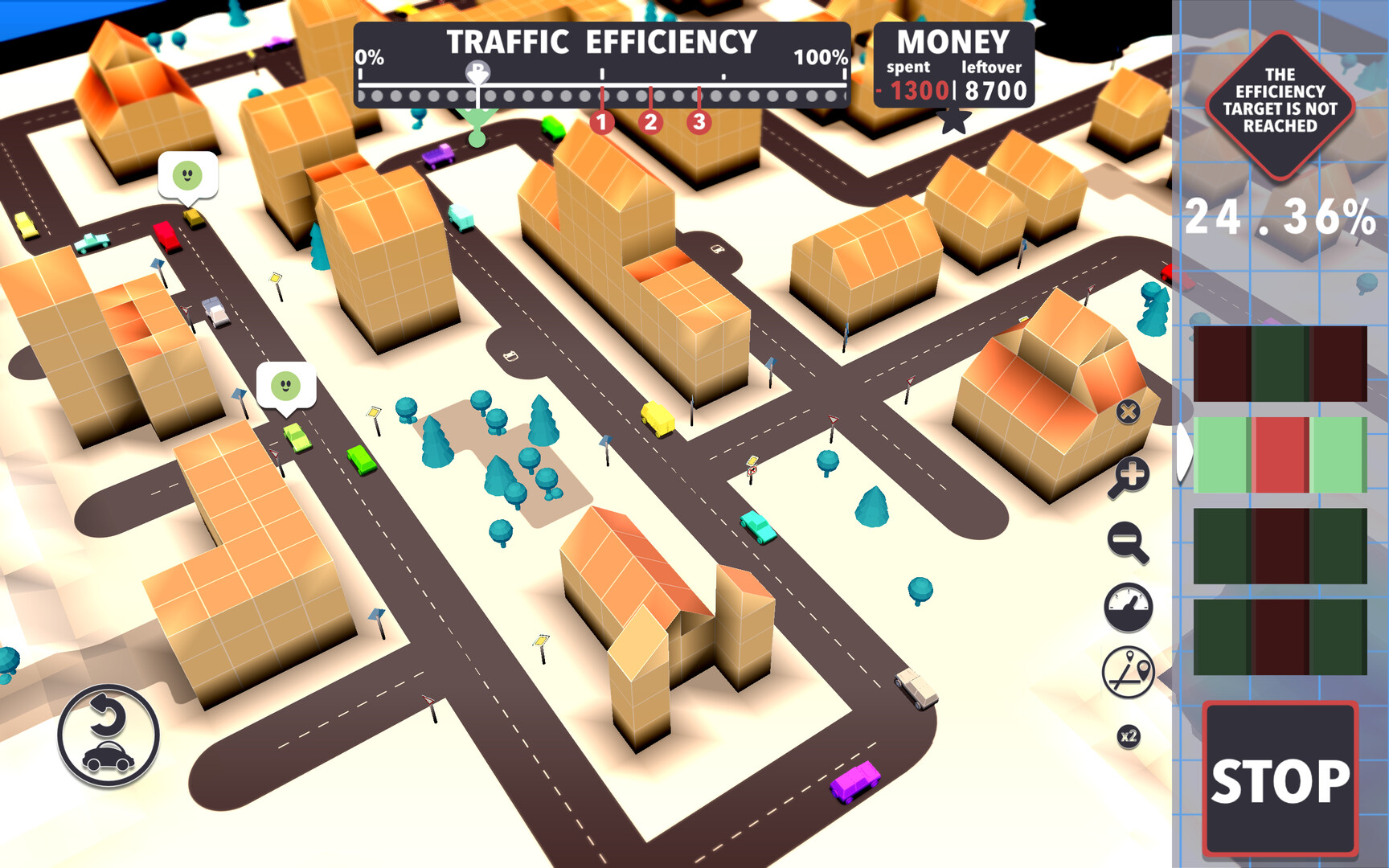
Task: Click the X close icon near the buildings
Action: pos(1129,414)
